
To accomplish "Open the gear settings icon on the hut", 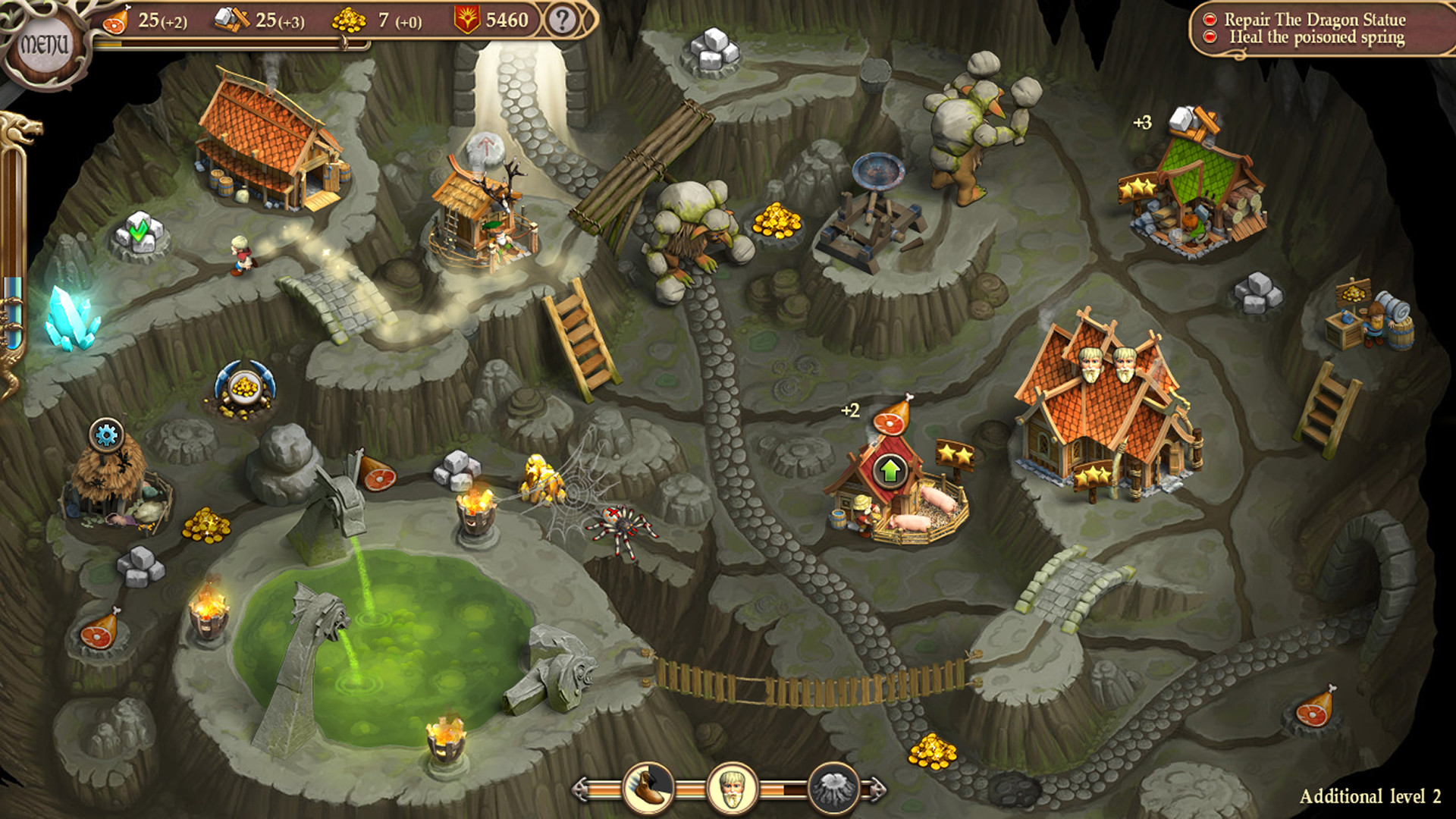I will click(105, 435).
